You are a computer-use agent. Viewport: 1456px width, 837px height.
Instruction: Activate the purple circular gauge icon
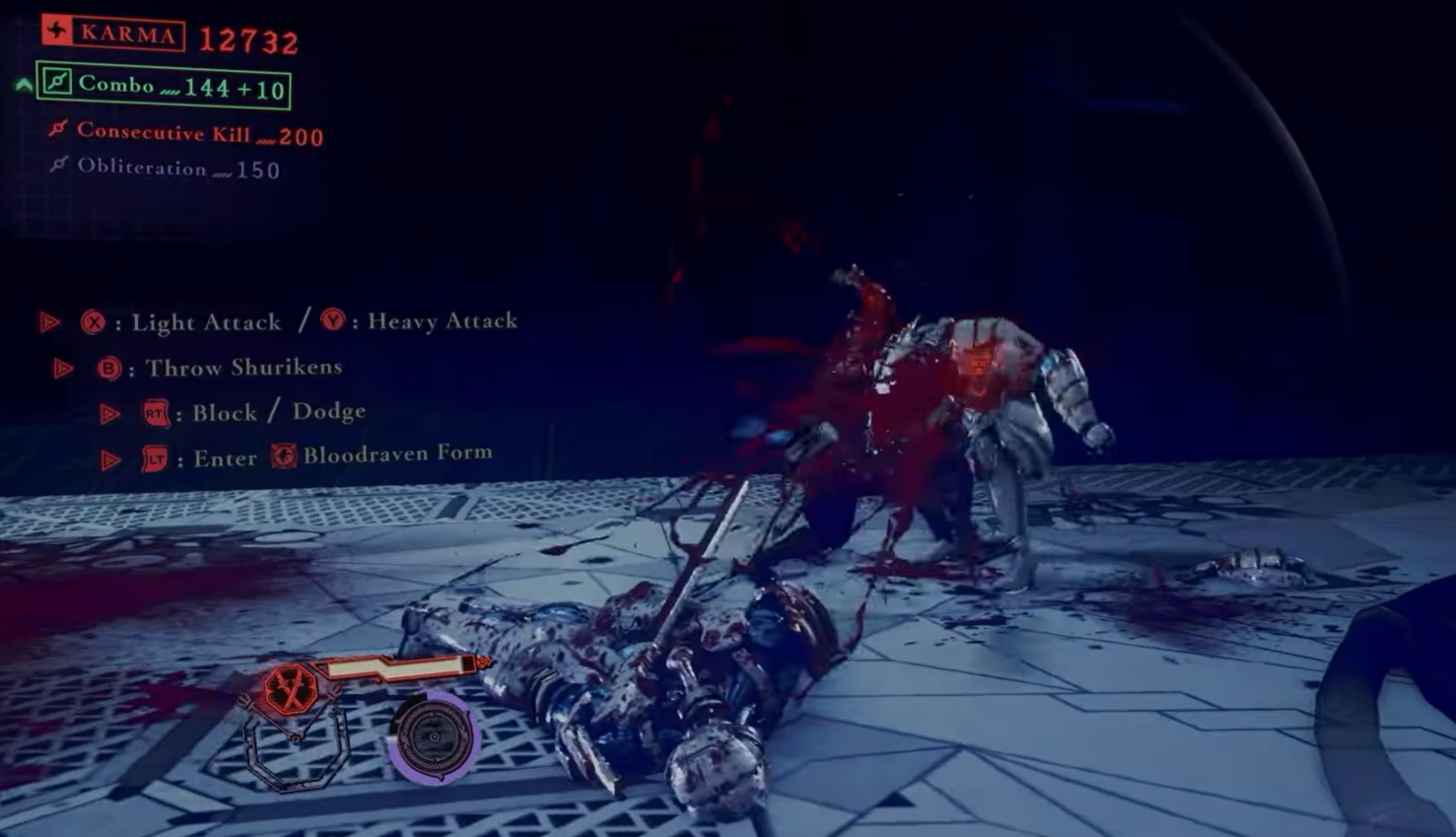pos(434,737)
